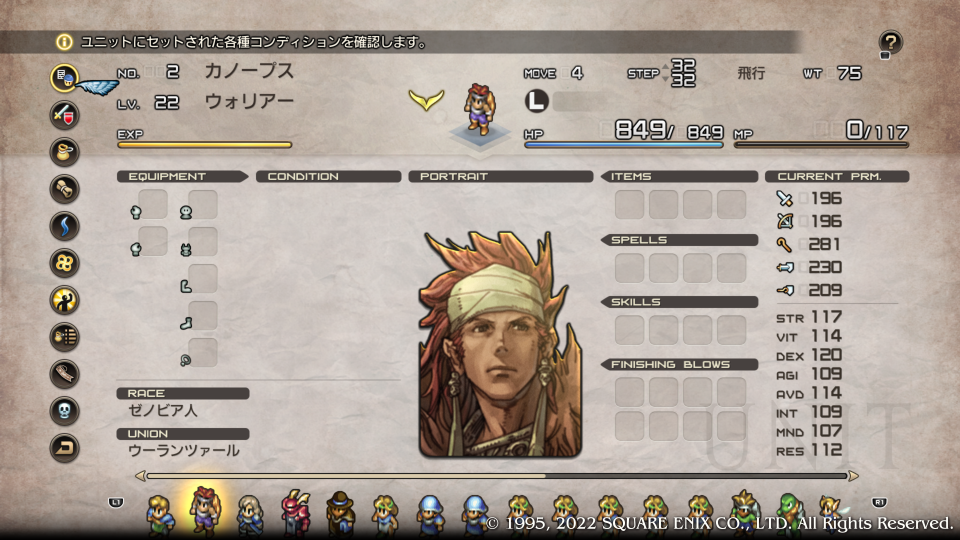Click the return arrow back icon

tap(65, 448)
